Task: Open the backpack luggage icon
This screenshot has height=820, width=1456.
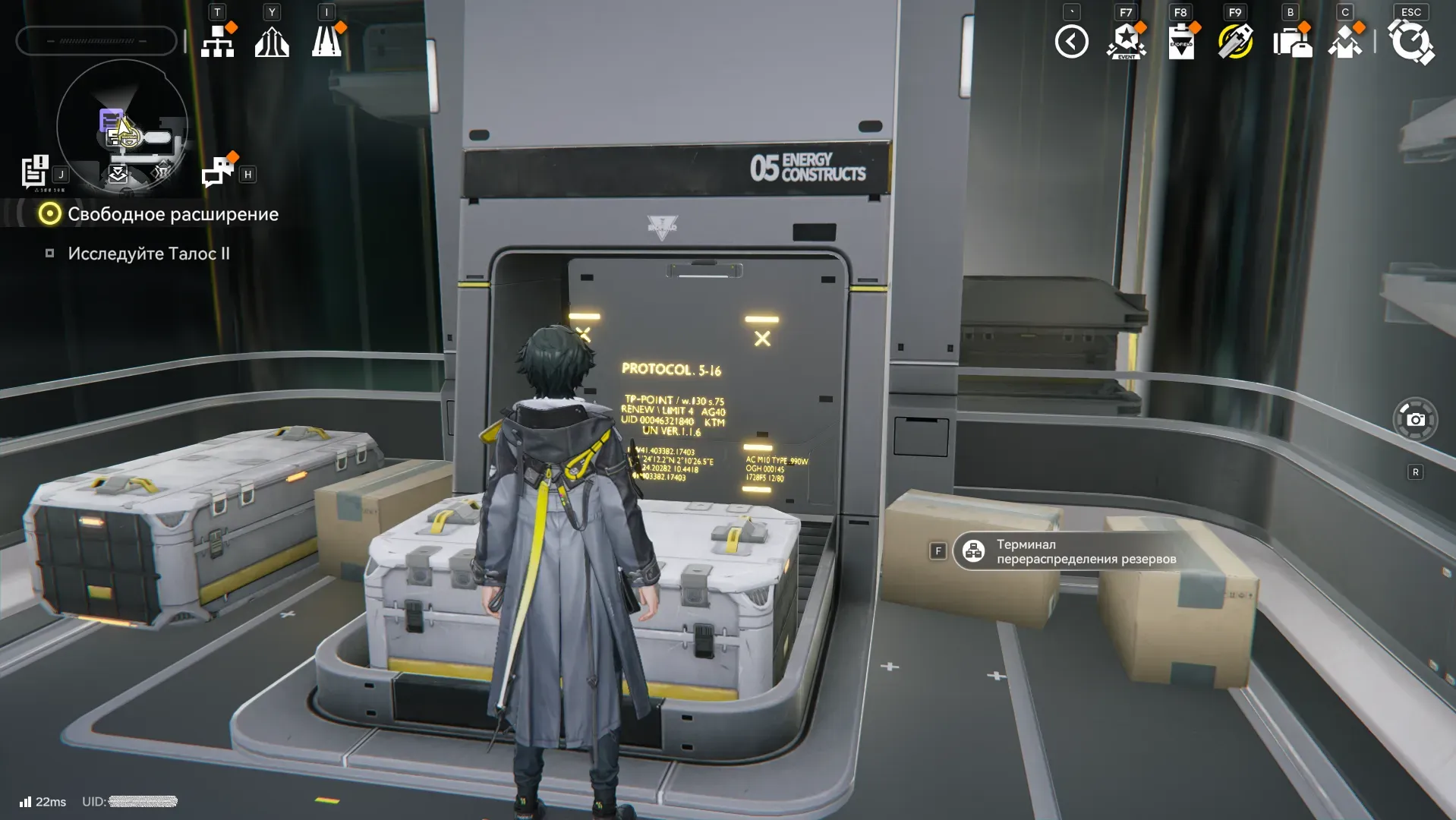Action: (x=1292, y=42)
